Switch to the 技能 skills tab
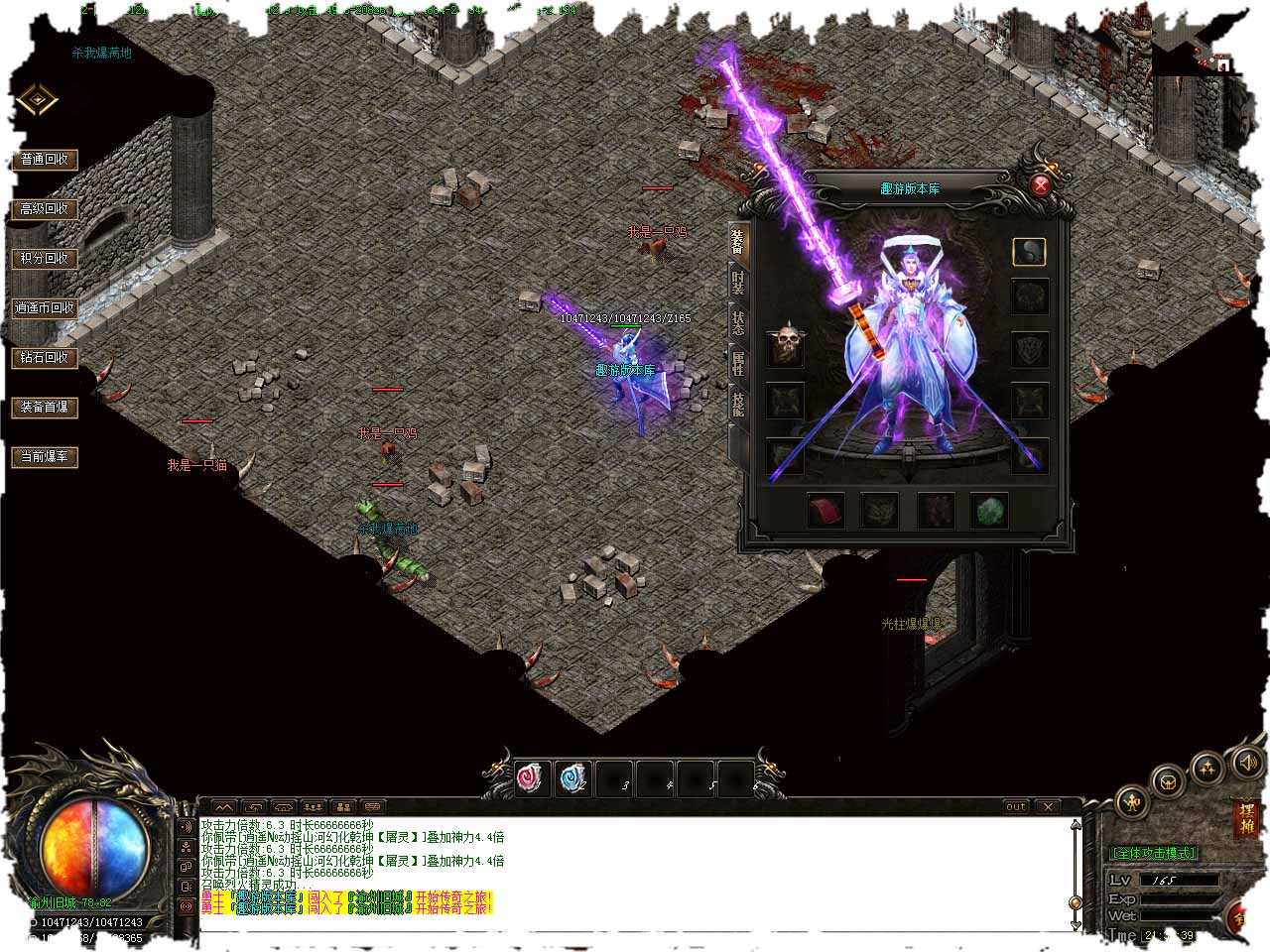 737,403
